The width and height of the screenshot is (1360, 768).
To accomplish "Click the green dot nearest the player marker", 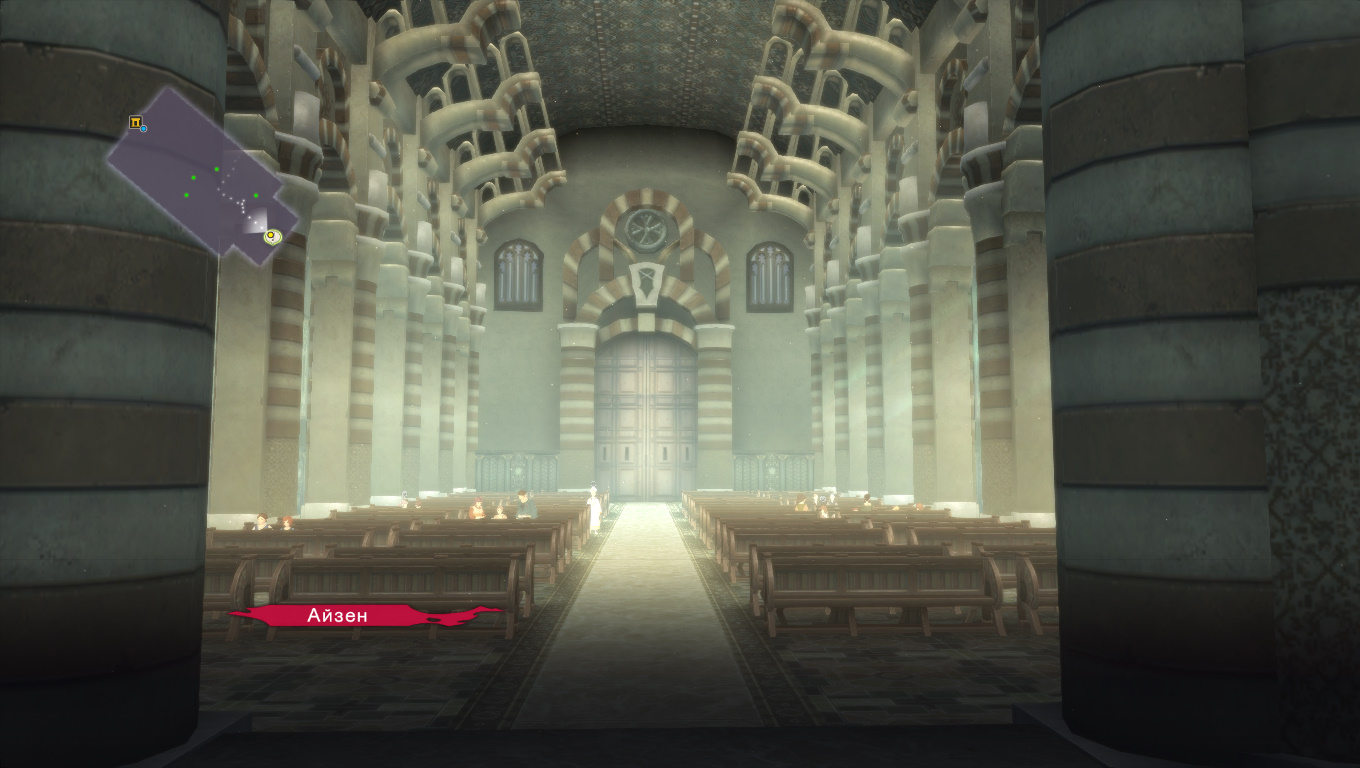I will click(255, 195).
